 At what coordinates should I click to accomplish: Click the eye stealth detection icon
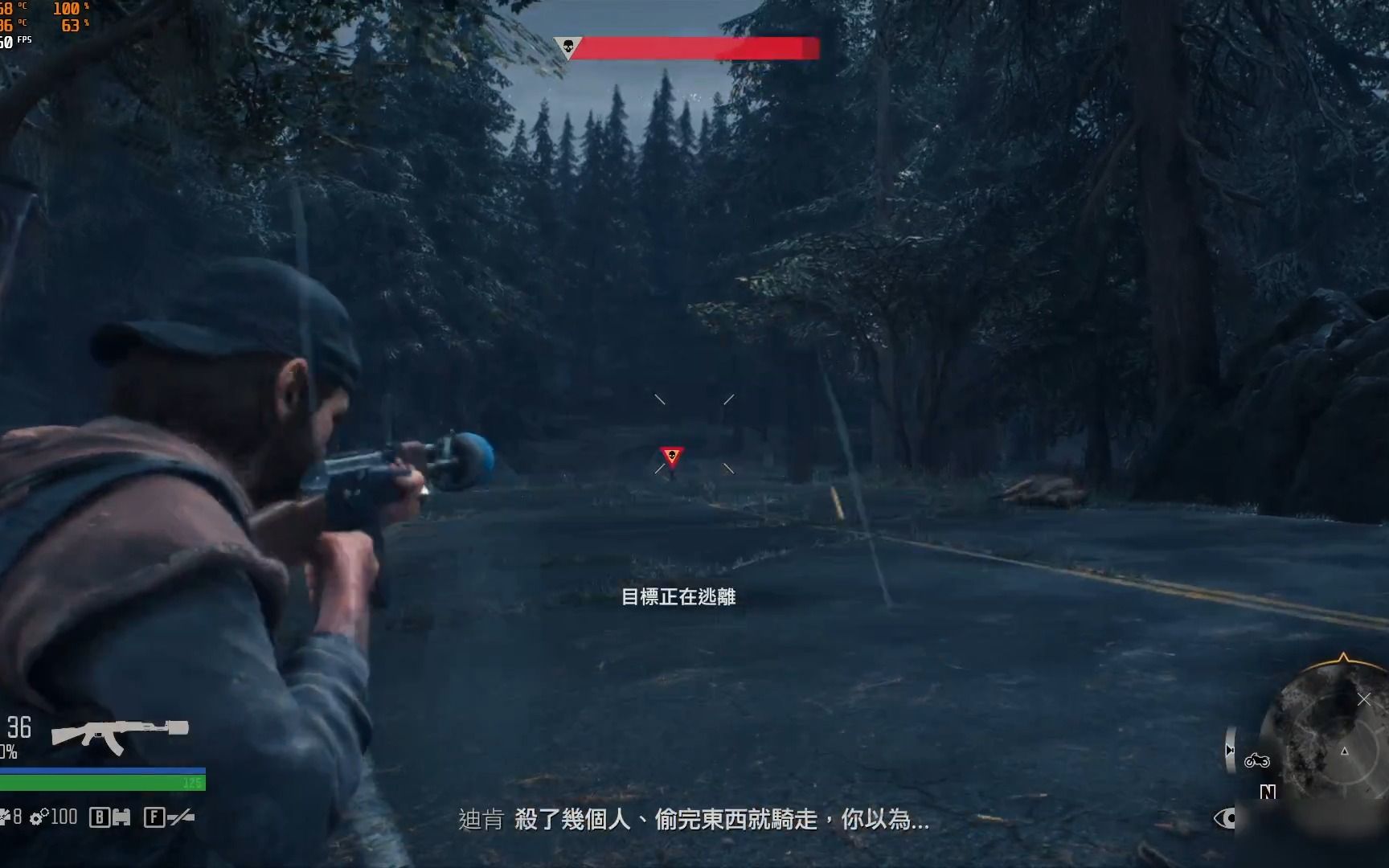(x=1225, y=818)
